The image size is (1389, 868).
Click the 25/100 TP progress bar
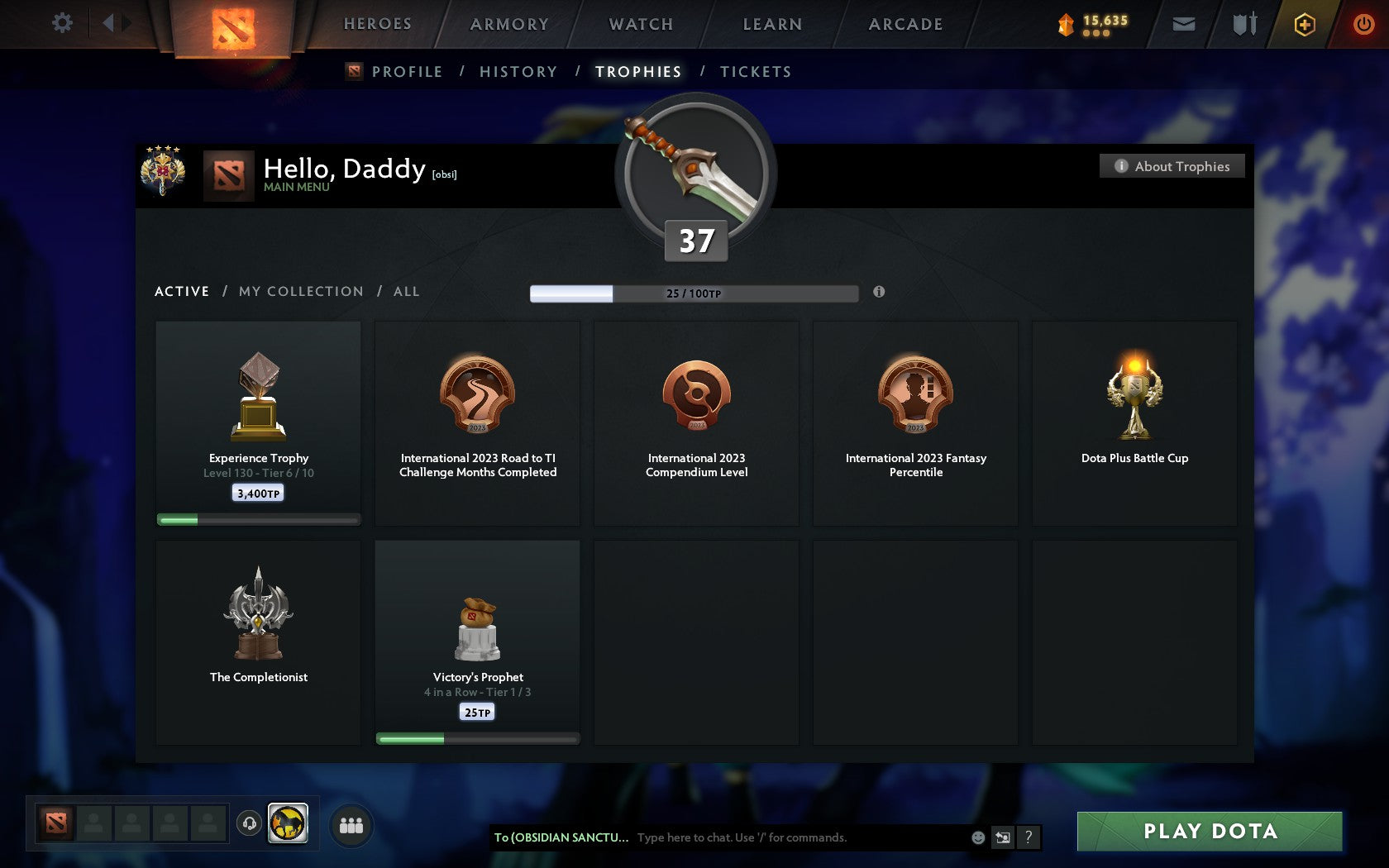(x=694, y=293)
